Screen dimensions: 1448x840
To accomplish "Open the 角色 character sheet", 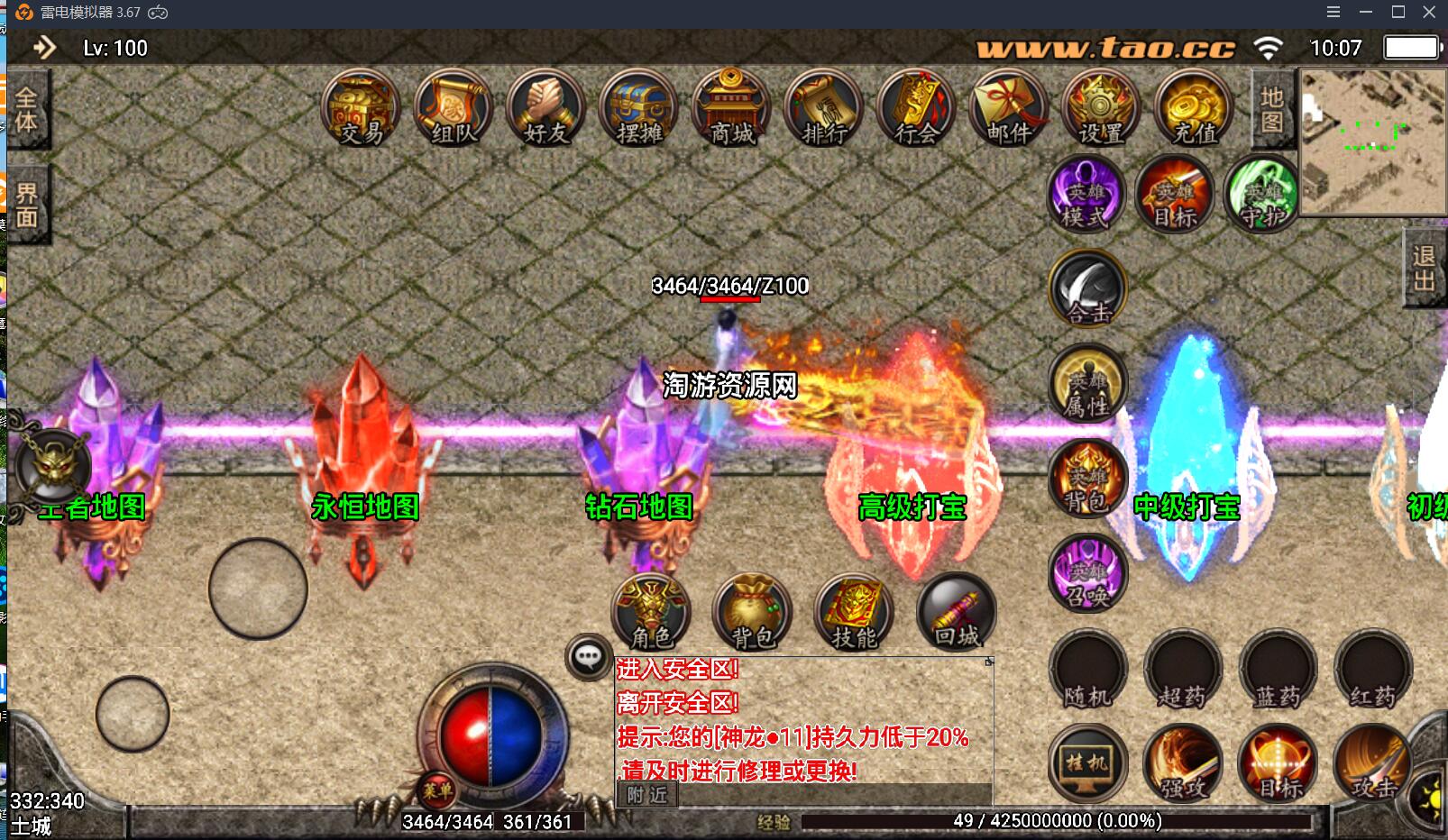I will tap(651, 613).
